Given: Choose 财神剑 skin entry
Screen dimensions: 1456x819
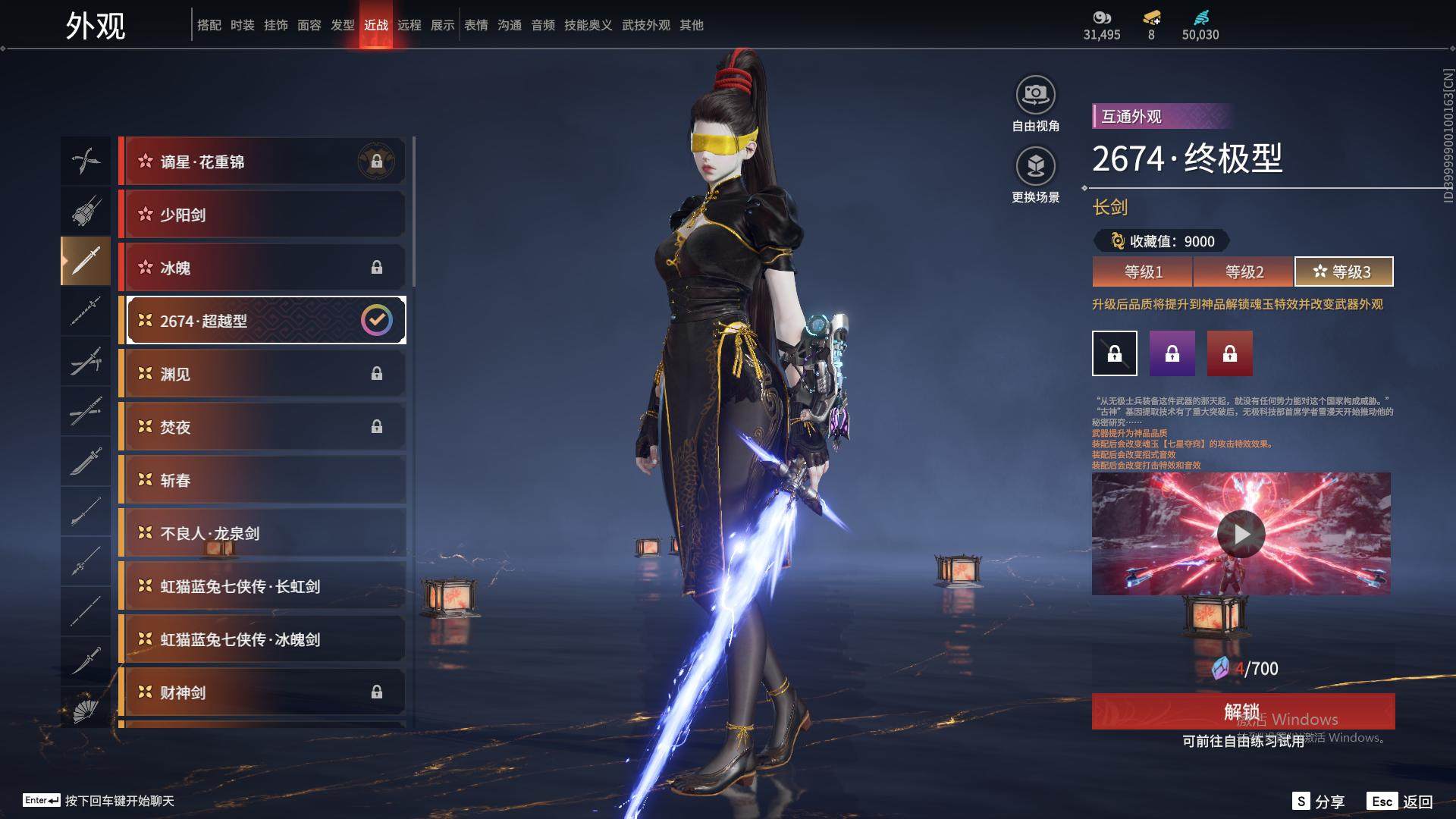Looking at the screenshot, I should click(x=262, y=692).
